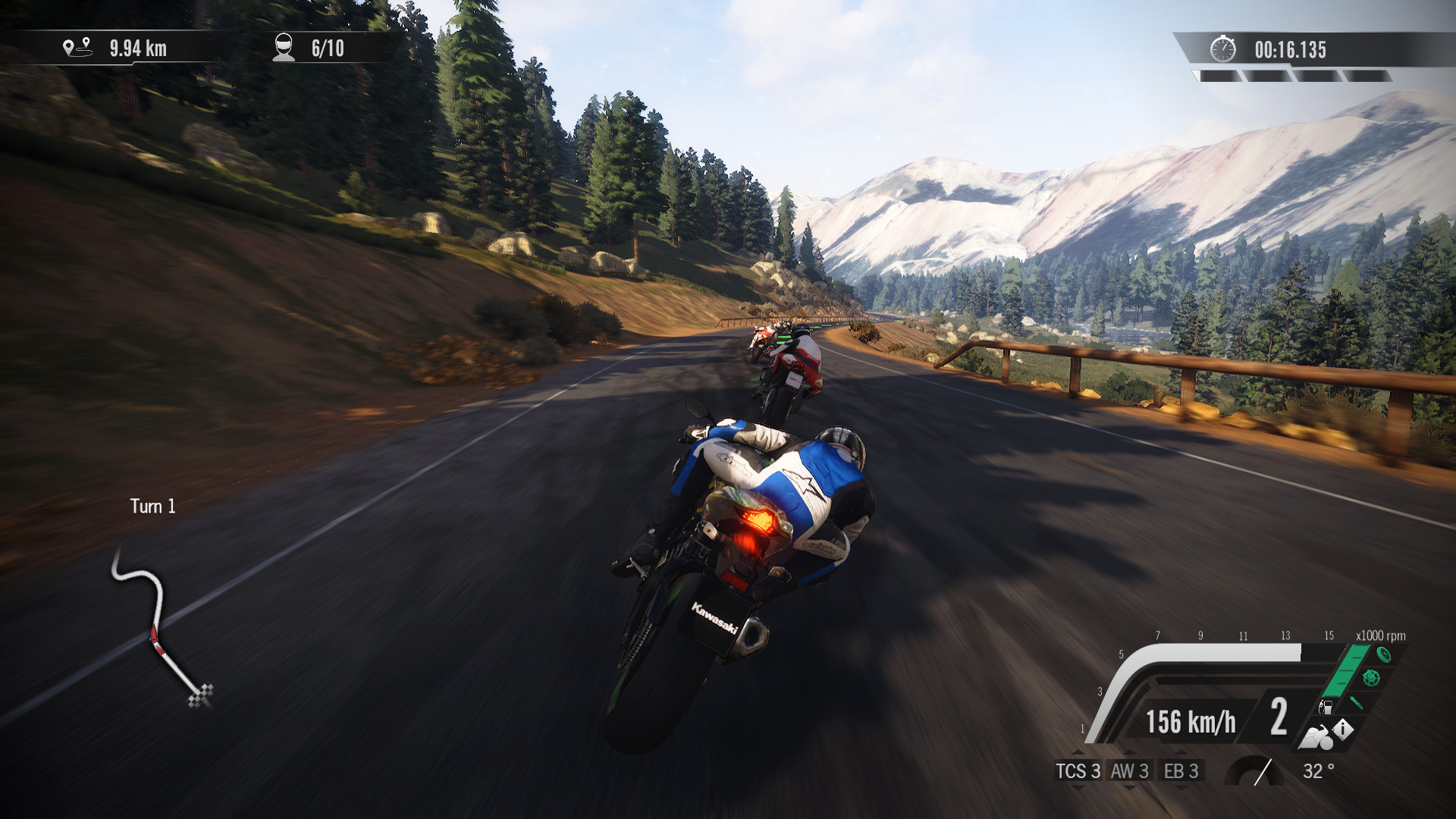The width and height of the screenshot is (1456, 819).
Task: Toggle the EB 3 engine braking setting
Action: (1181, 771)
